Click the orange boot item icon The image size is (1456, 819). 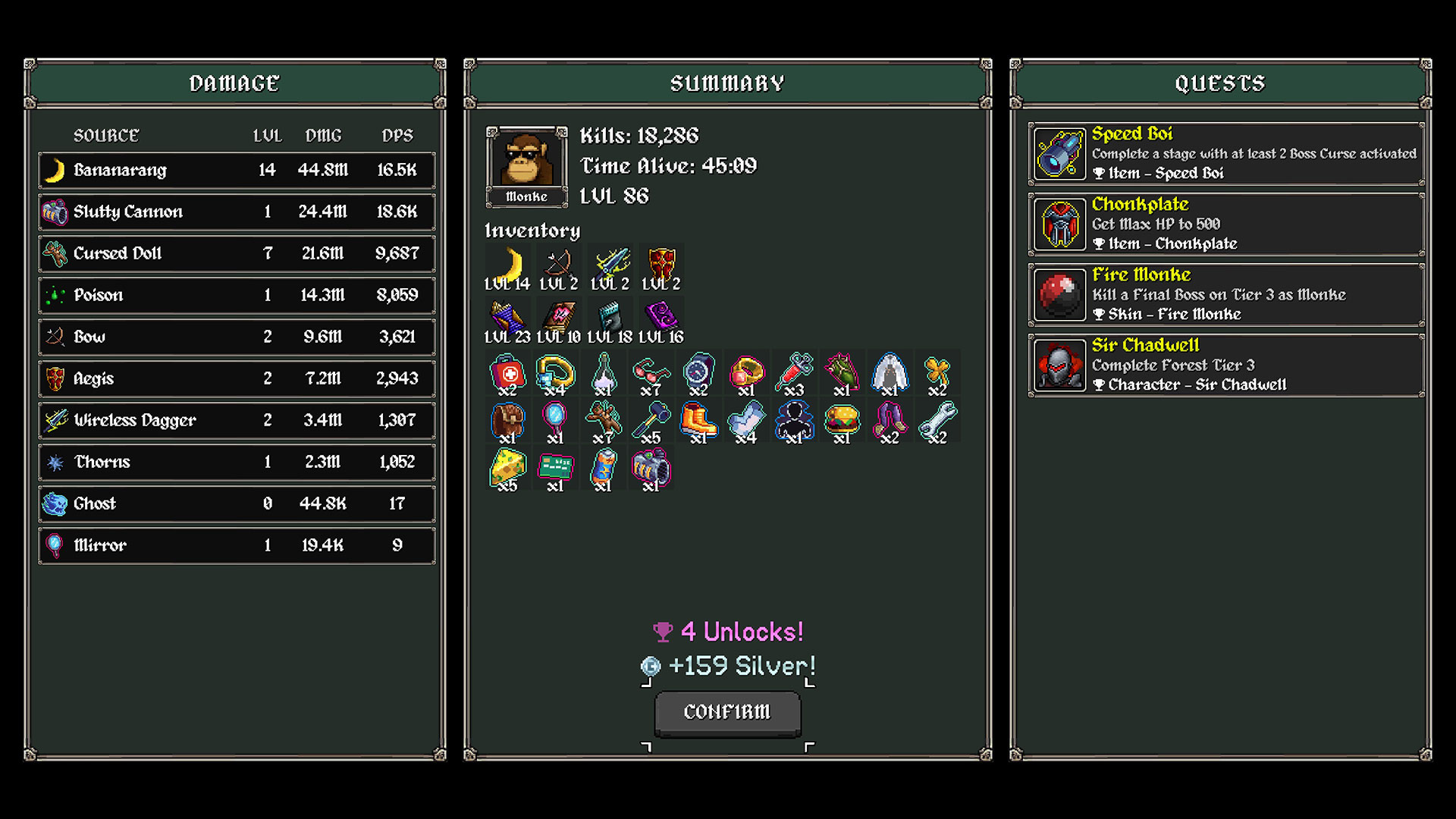[698, 420]
